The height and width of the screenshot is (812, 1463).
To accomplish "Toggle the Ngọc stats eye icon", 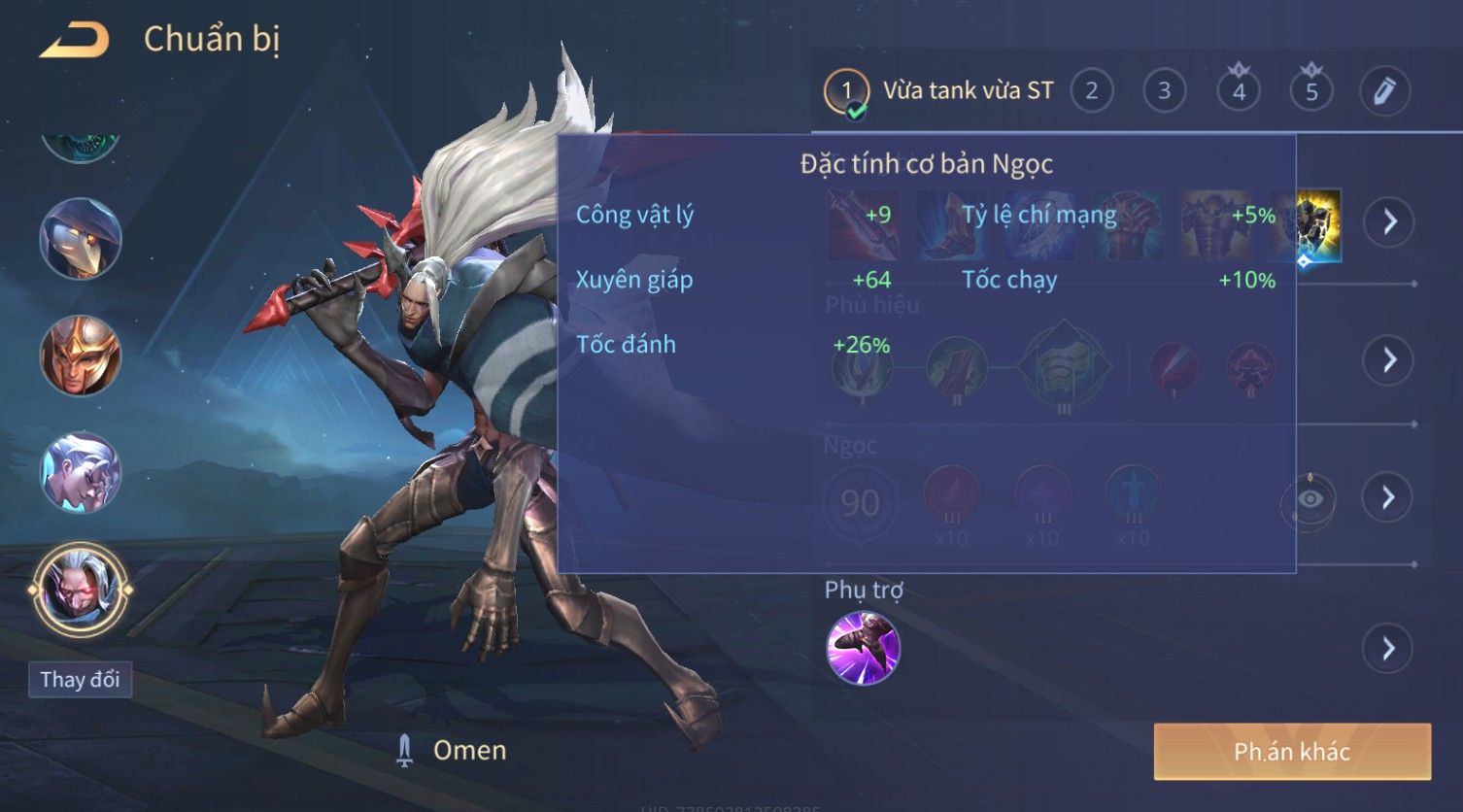I will pyautogui.click(x=1310, y=499).
